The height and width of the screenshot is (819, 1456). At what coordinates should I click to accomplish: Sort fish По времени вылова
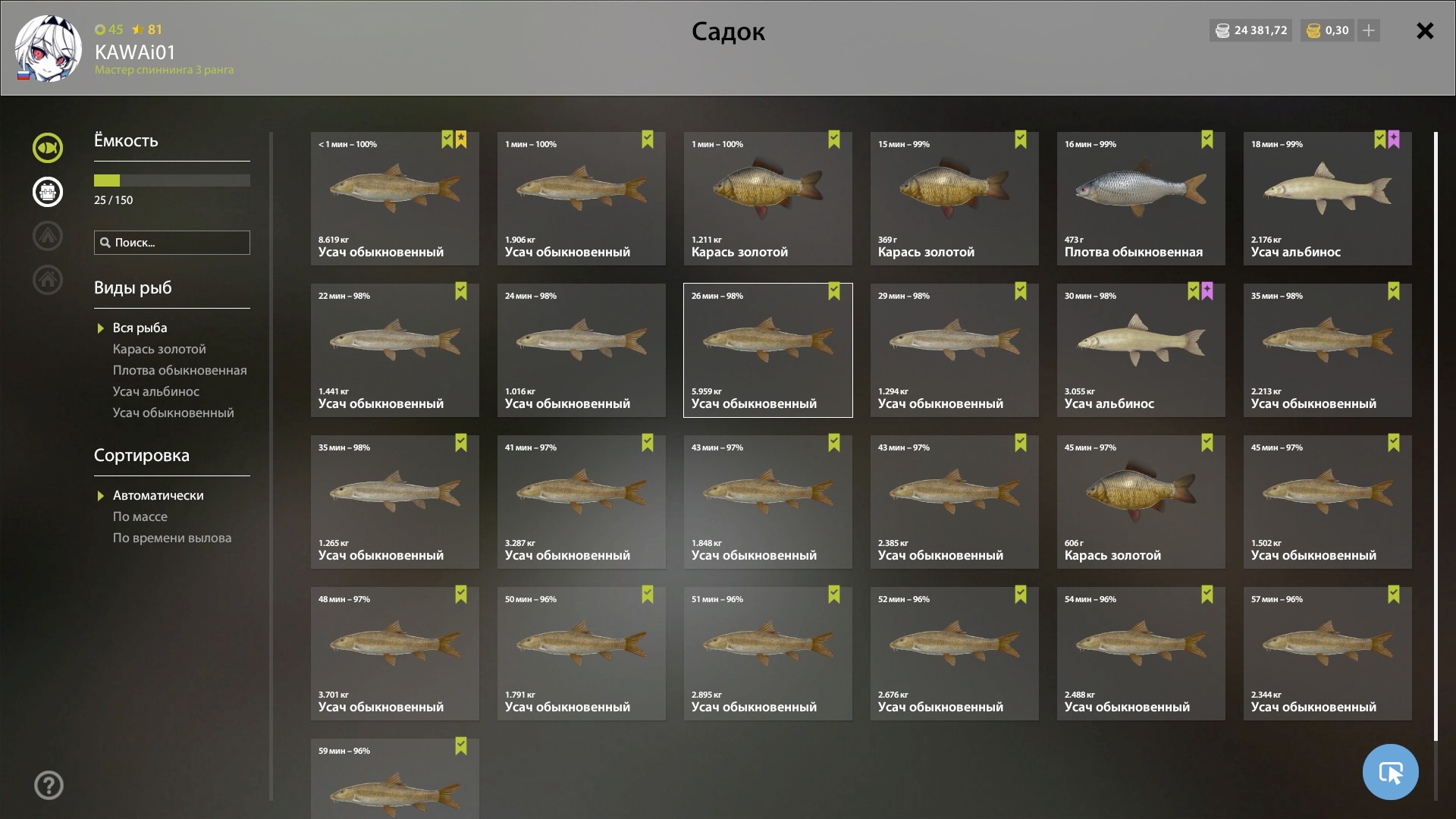(x=172, y=538)
